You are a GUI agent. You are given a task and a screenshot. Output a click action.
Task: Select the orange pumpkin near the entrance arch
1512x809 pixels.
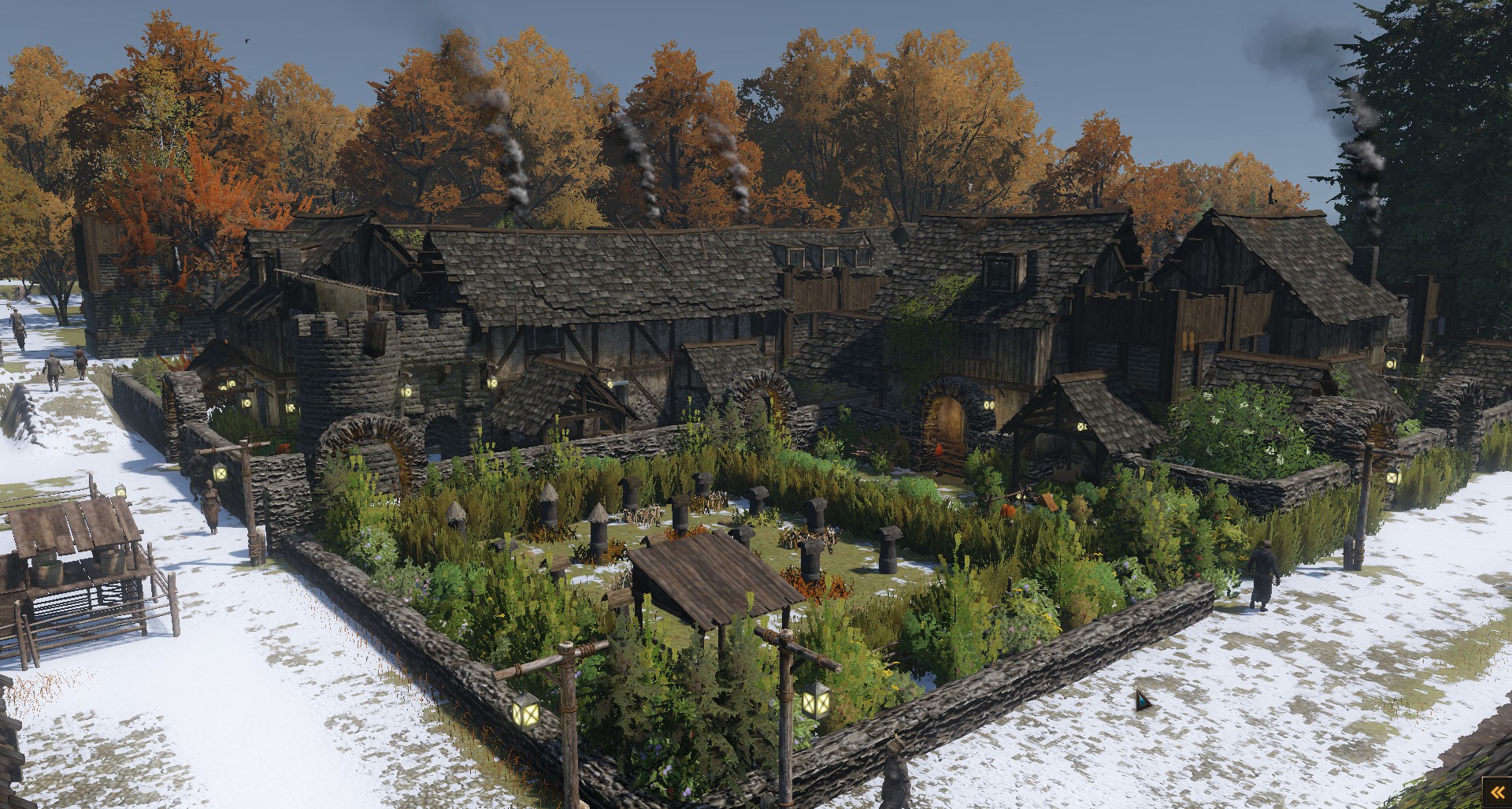coord(939,451)
